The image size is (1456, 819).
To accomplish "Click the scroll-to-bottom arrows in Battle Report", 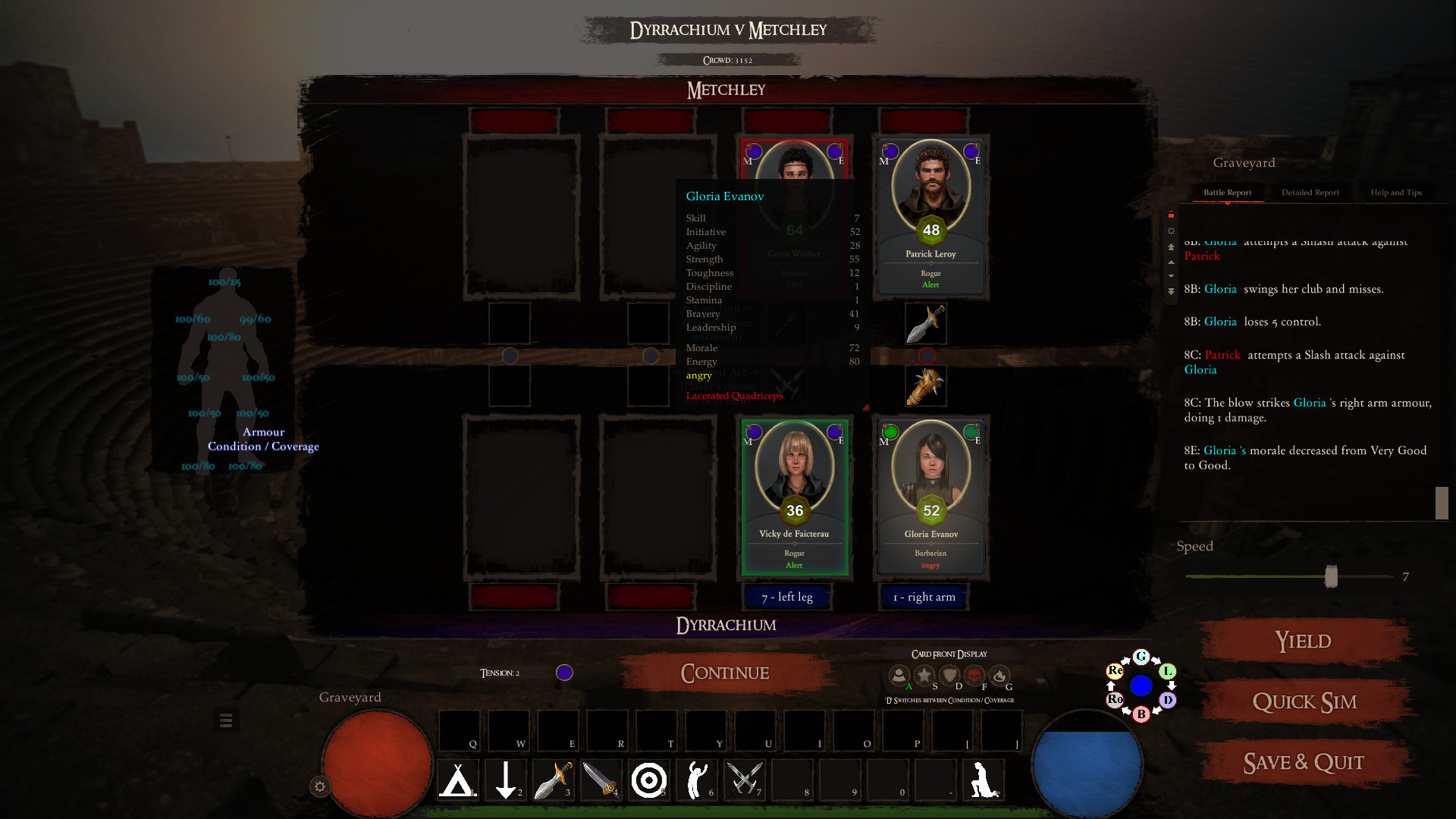I will 1172,288.
